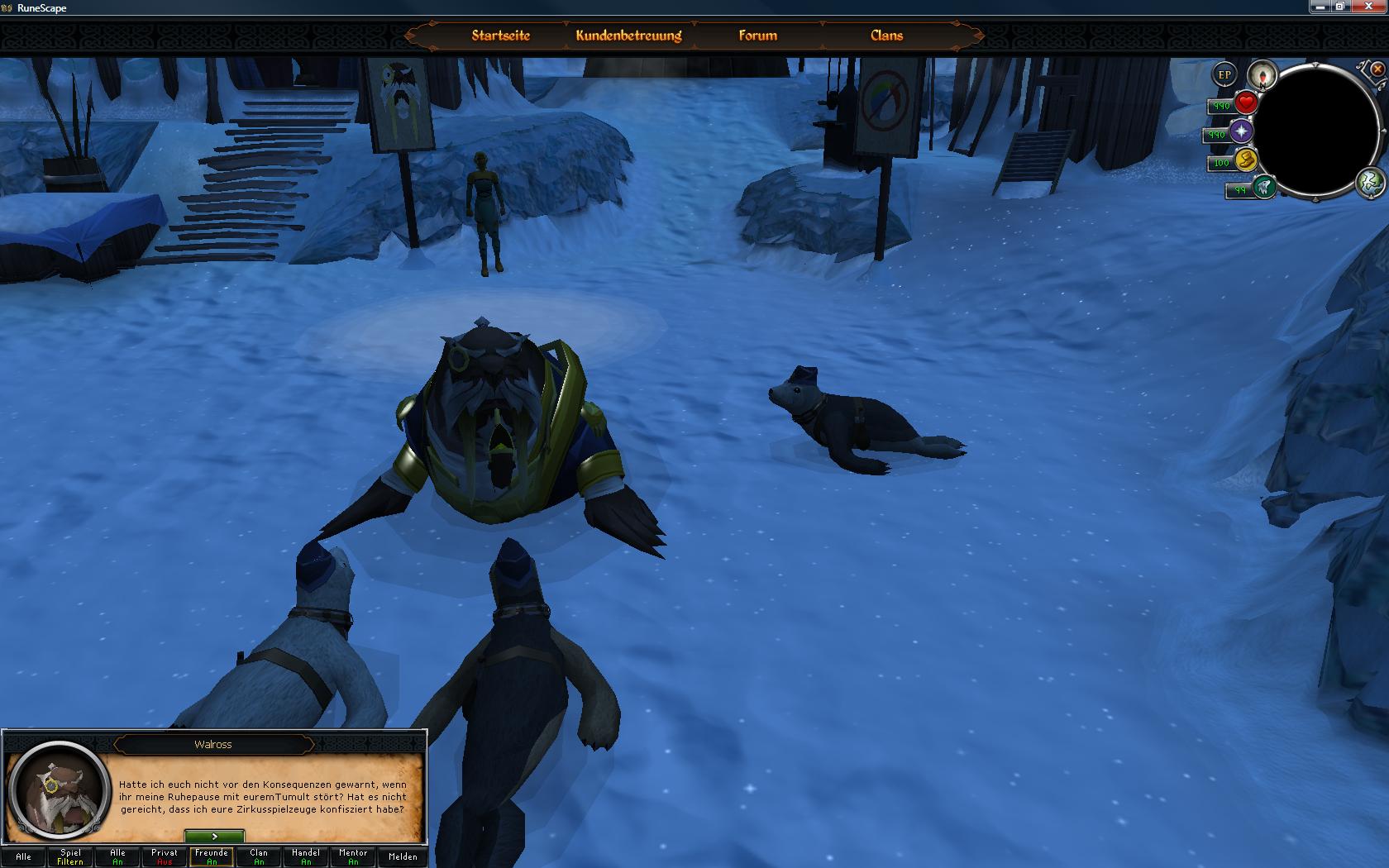The image size is (1389, 868).
Task: Toggle the purple star prayer orb
Action: click(x=1240, y=131)
